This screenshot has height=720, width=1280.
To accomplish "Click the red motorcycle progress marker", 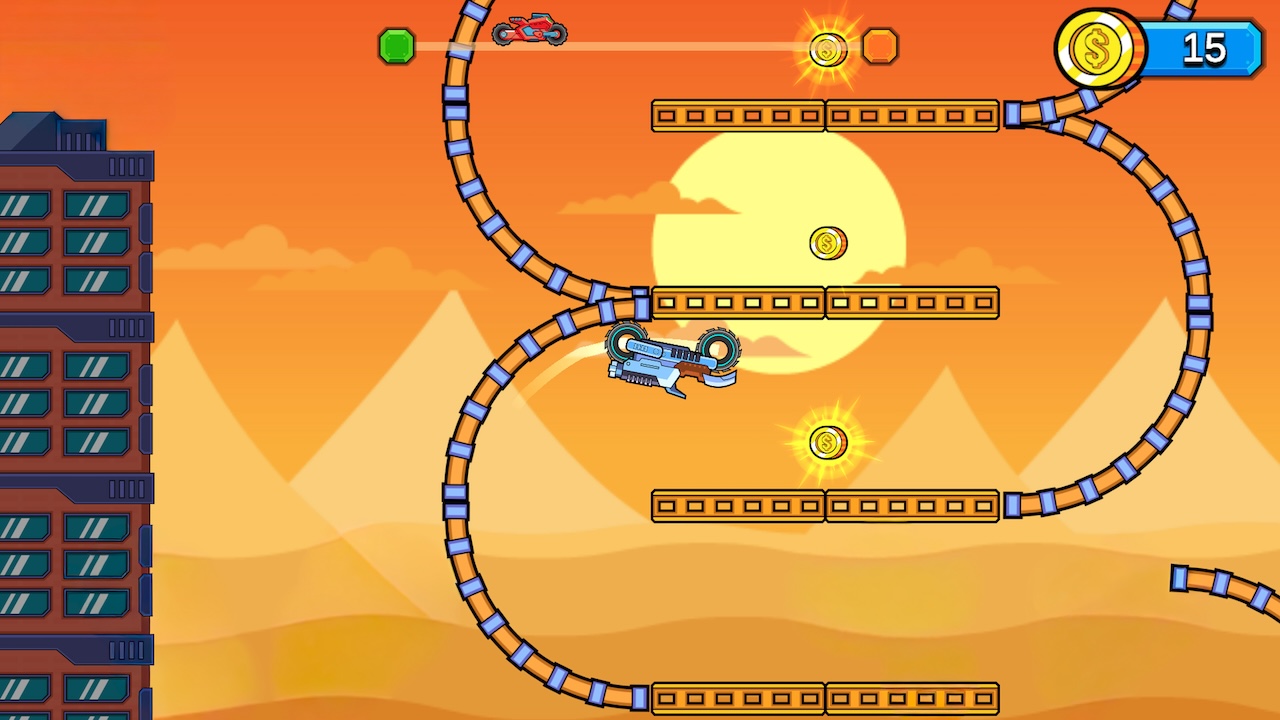I will [x=528, y=30].
